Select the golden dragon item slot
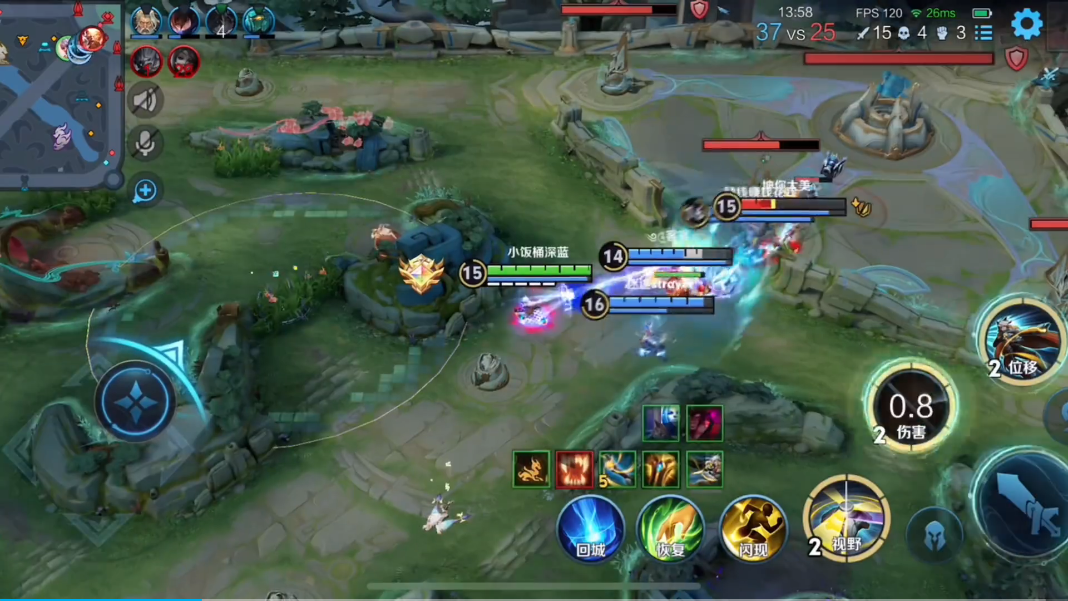This screenshot has height=601, width=1068. tap(531, 469)
